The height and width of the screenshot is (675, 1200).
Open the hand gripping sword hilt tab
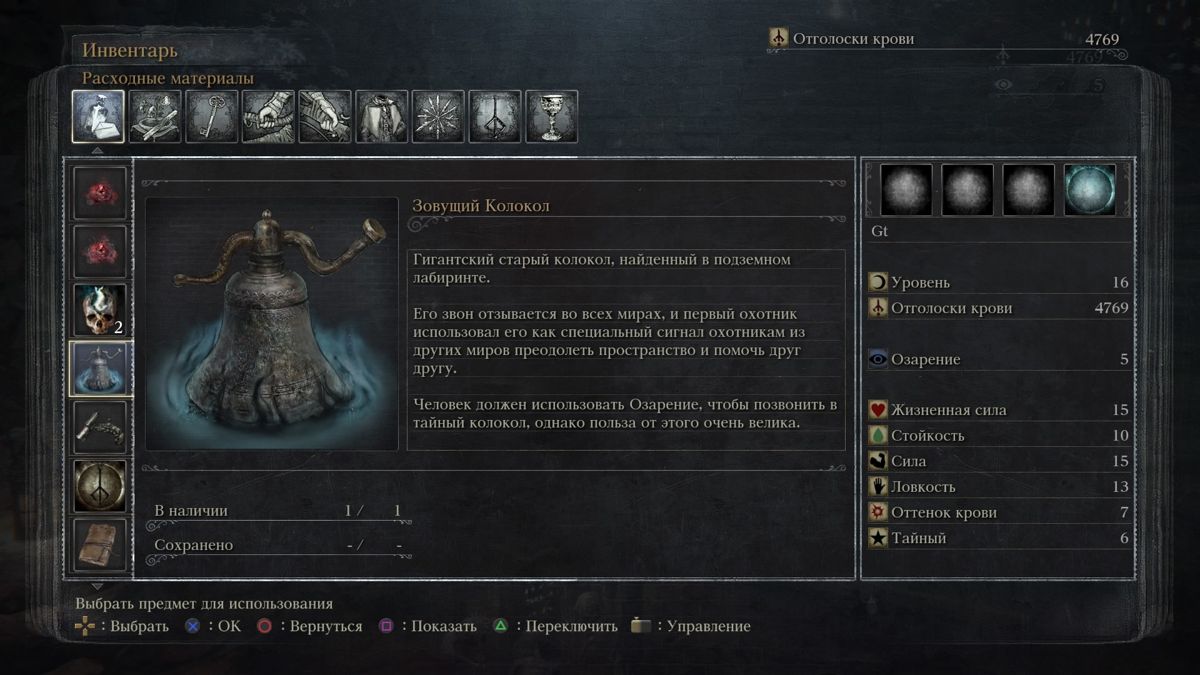click(268, 116)
